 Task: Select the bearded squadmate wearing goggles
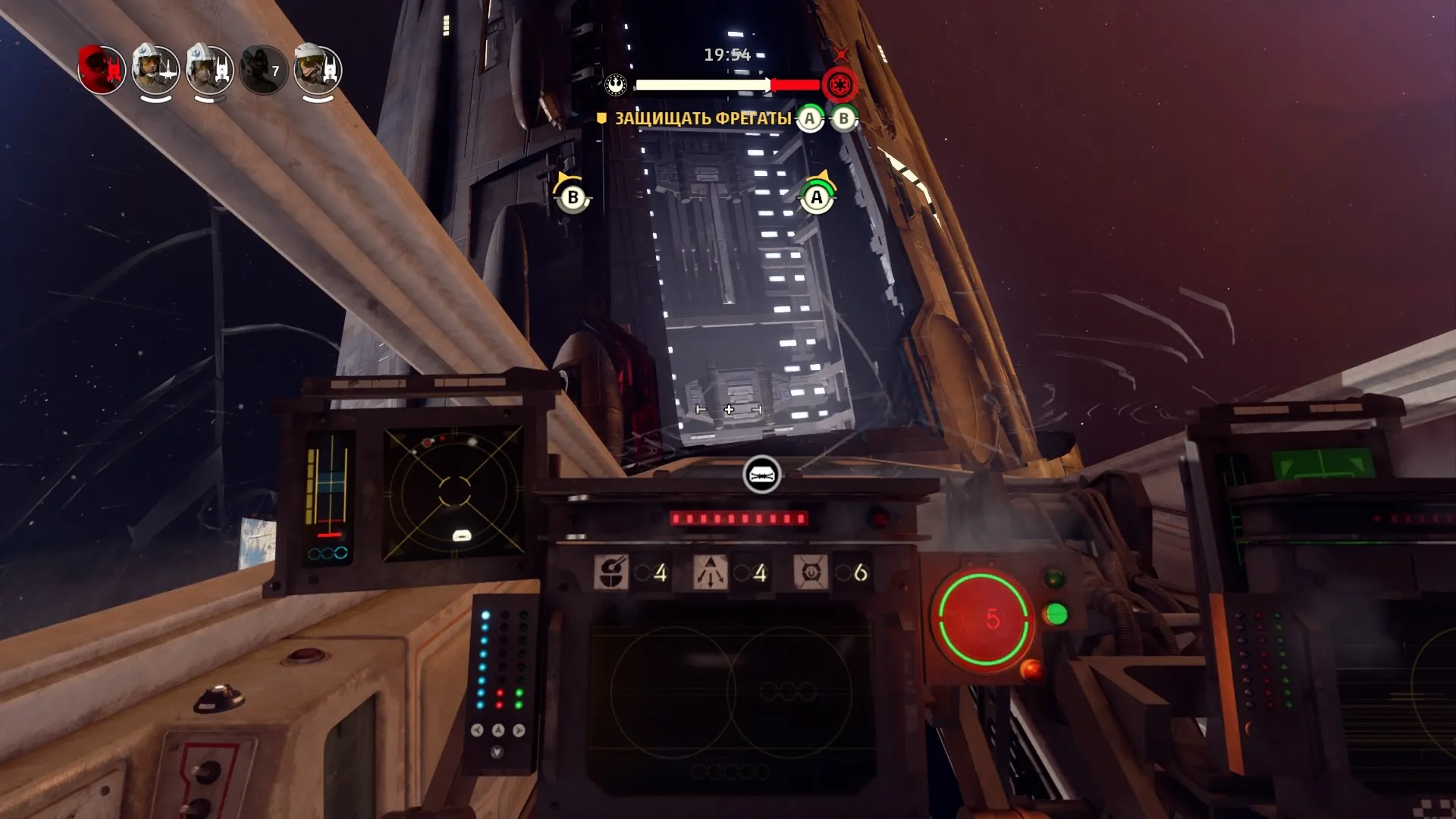coord(318,70)
